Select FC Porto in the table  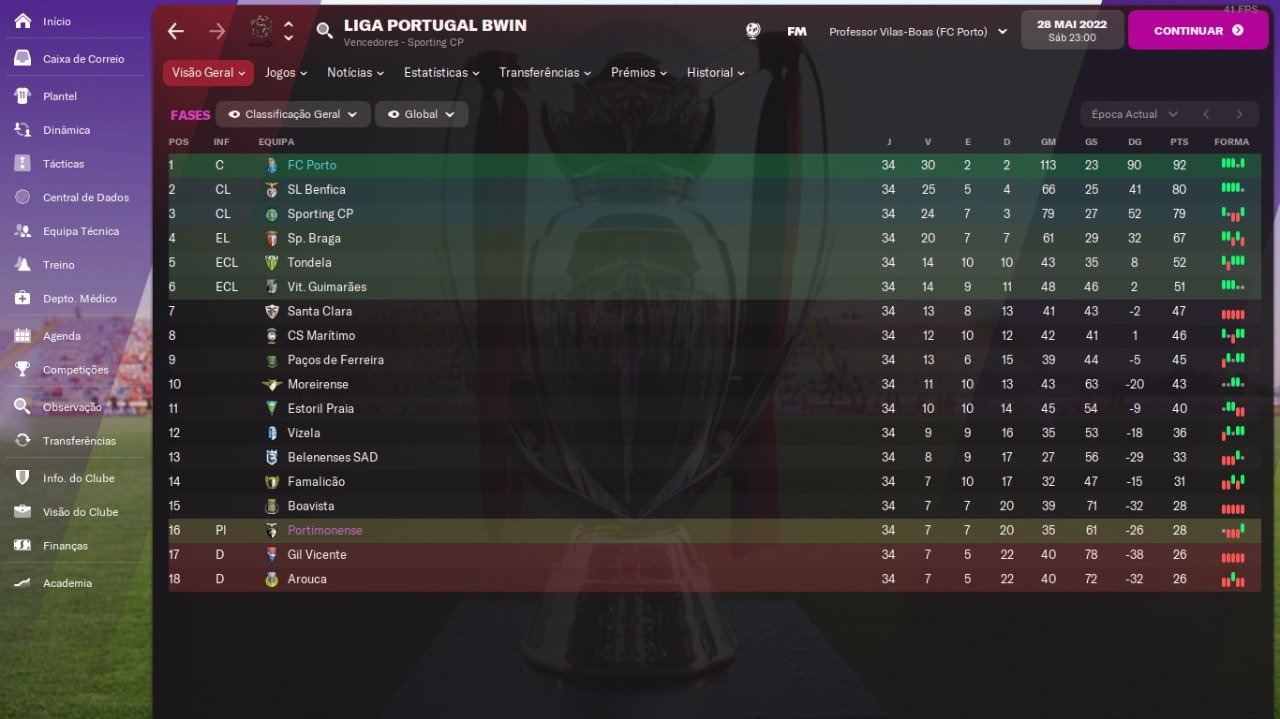pyautogui.click(x=312, y=165)
